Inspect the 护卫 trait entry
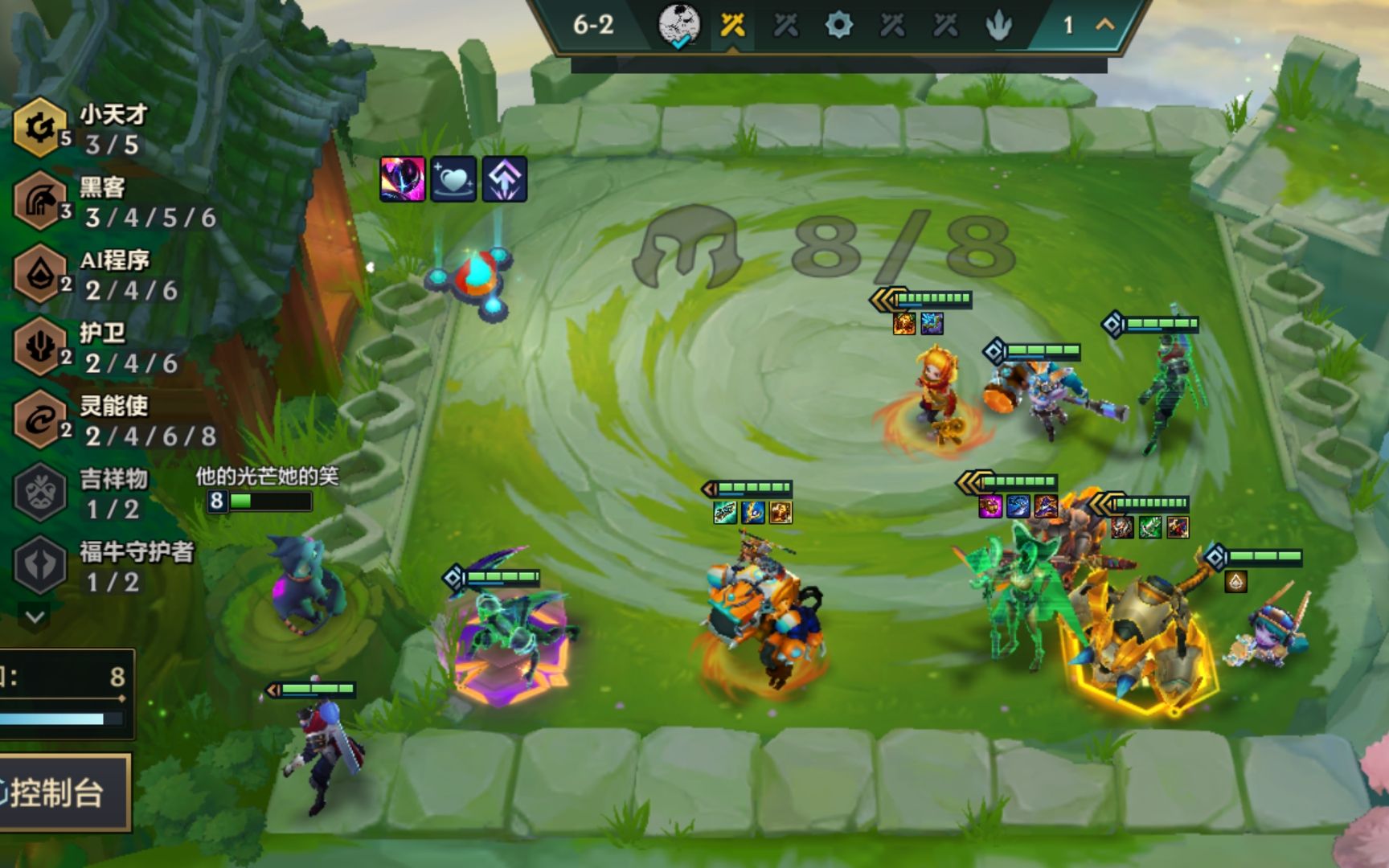The width and height of the screenshot is (1389, 868). point(80,347)
